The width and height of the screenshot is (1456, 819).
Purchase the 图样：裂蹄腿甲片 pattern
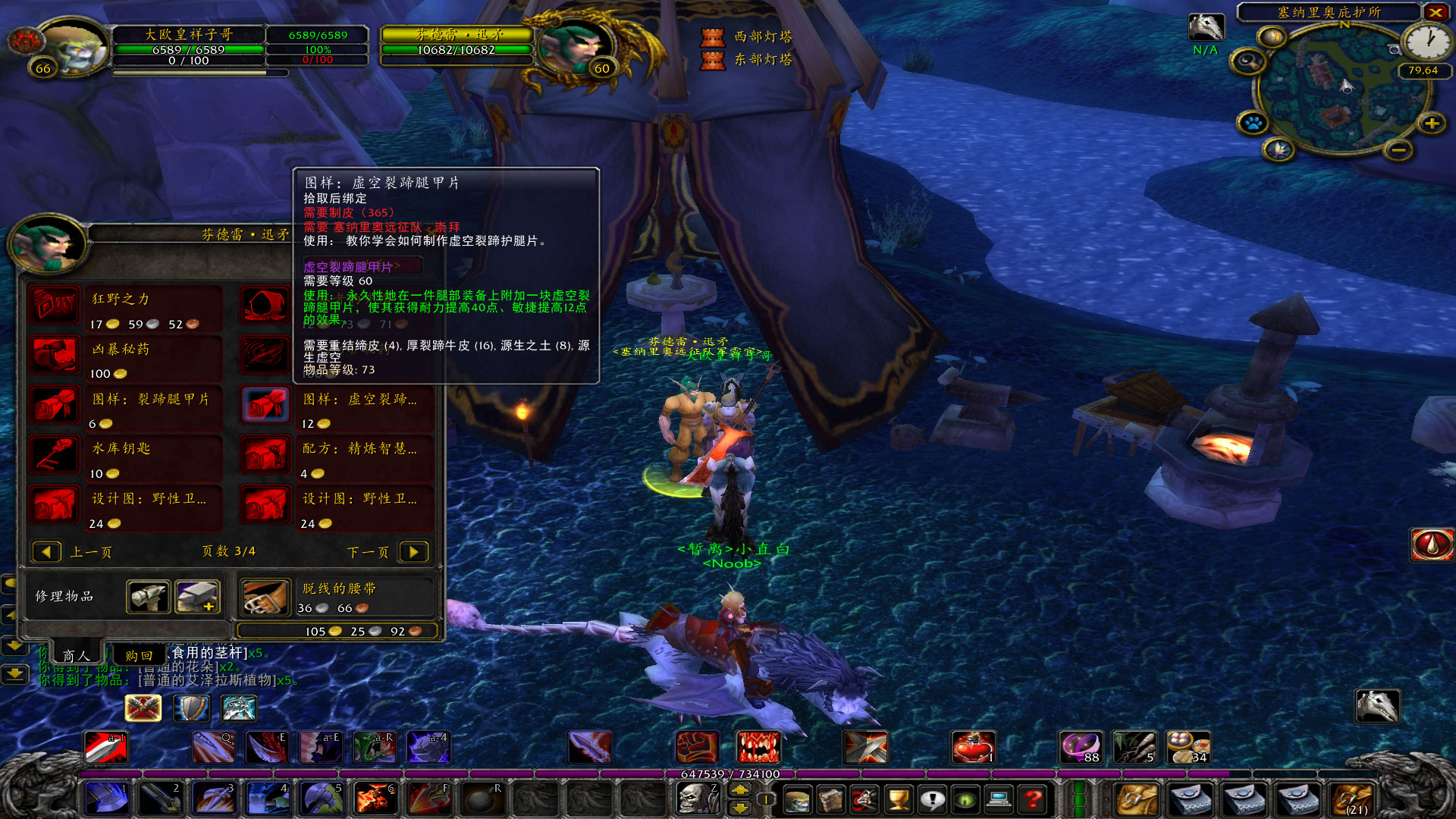[x=55, y=406]
